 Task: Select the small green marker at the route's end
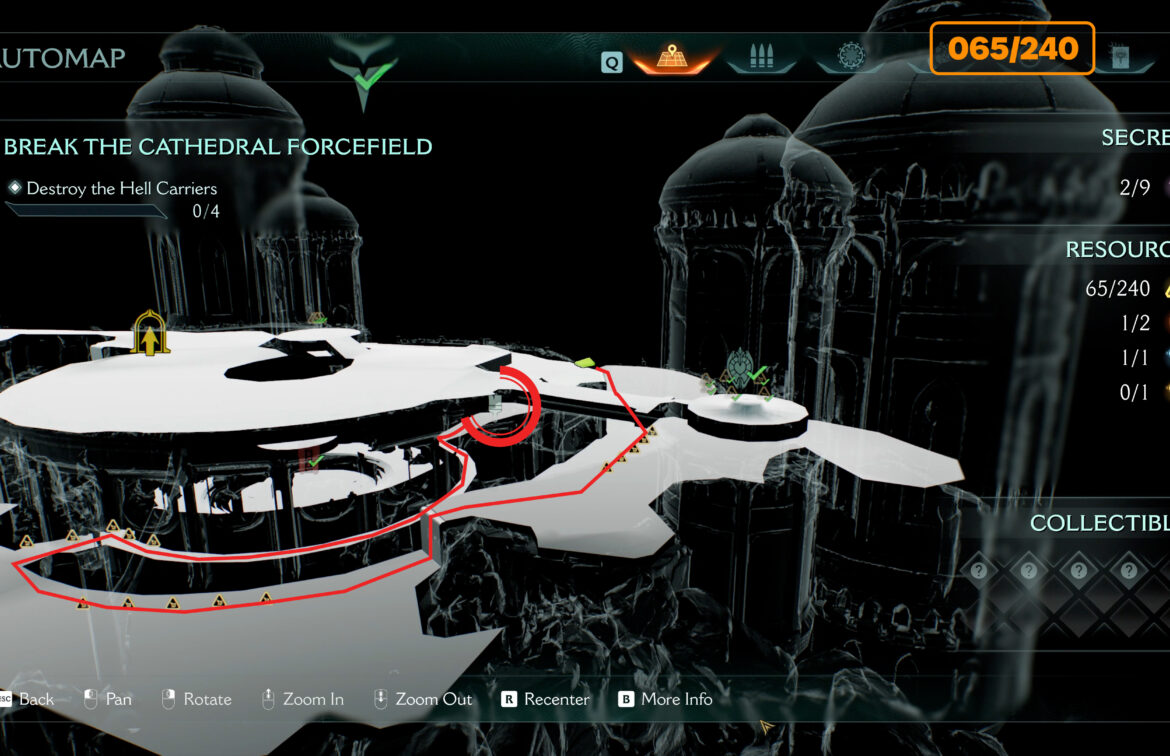[584, 362]
